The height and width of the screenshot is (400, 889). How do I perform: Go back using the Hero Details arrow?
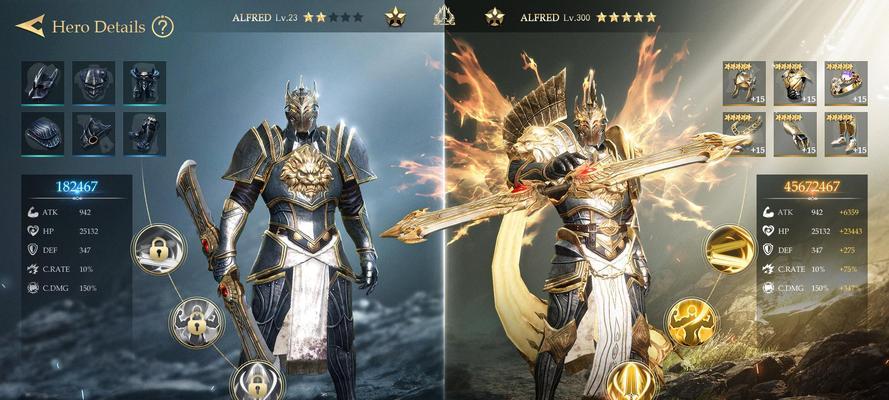(x=30, y=26)
